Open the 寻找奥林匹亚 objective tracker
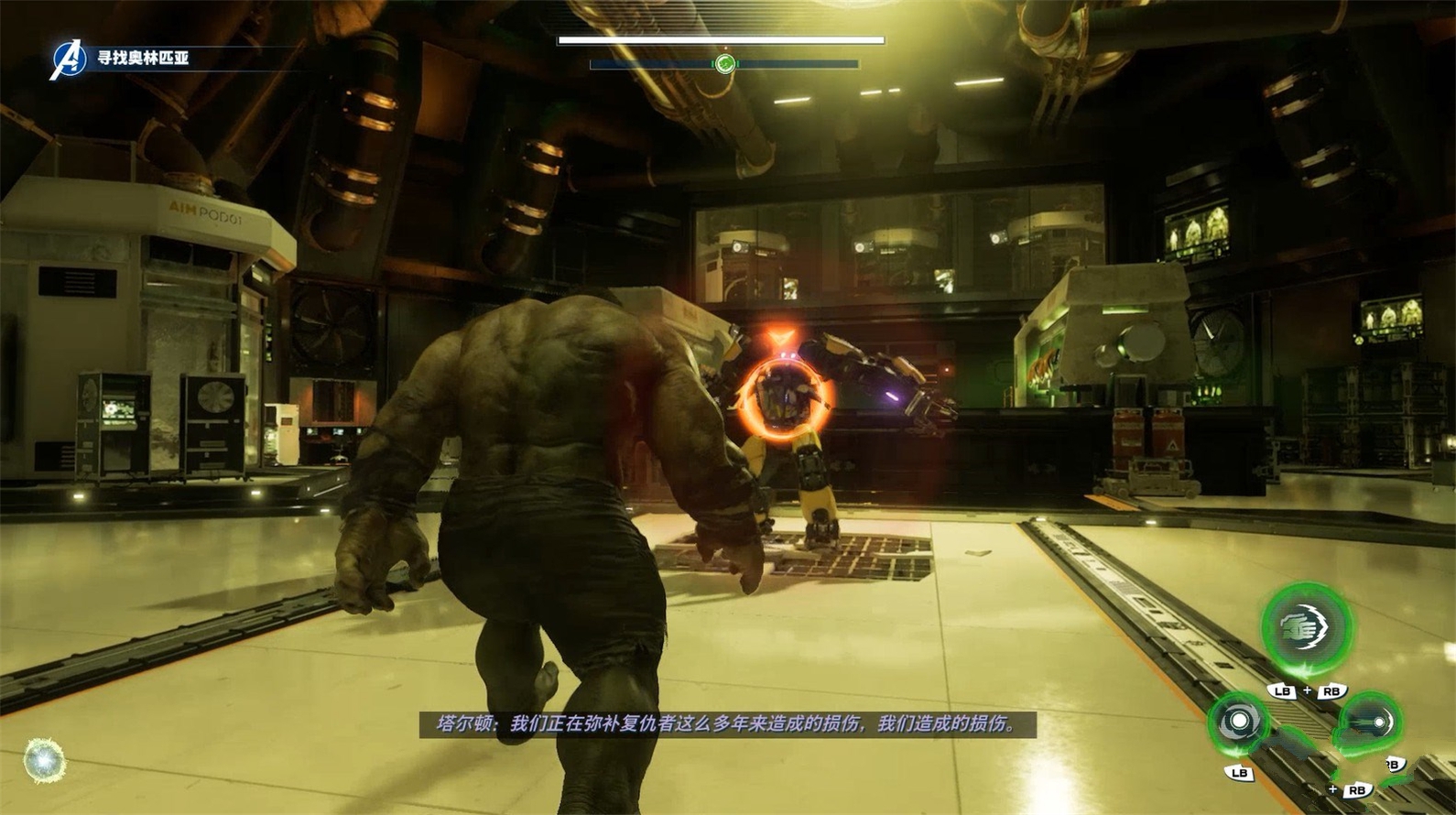Viewport: 1456px width, 815px height. pos(143,58)
